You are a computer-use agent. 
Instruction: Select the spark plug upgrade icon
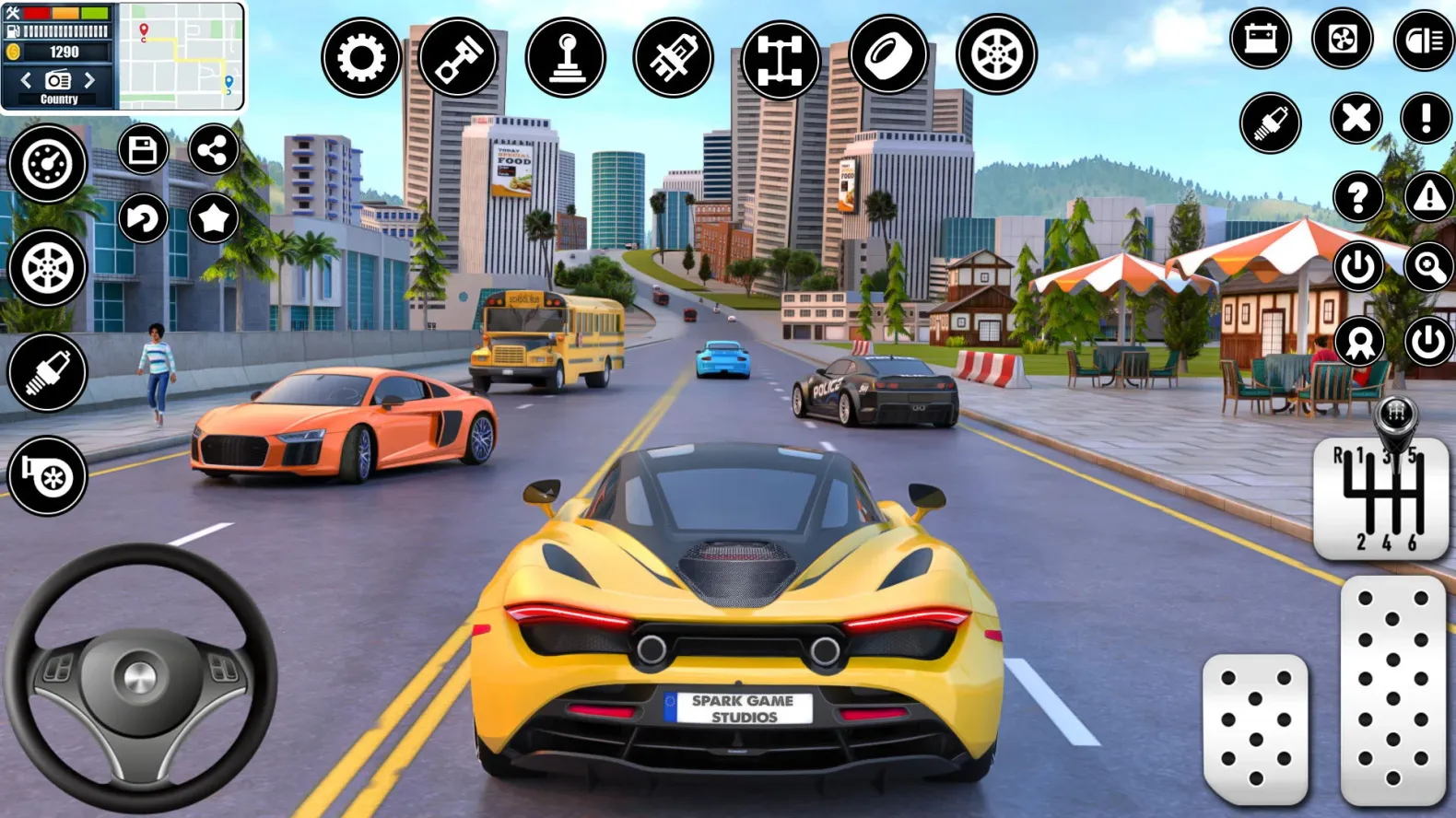(48, 372)
